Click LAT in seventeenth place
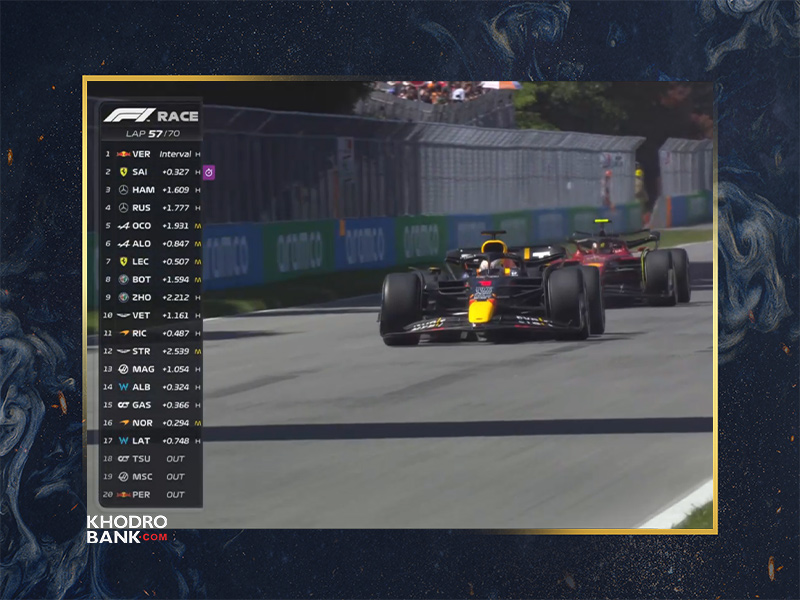 (152, 440)
